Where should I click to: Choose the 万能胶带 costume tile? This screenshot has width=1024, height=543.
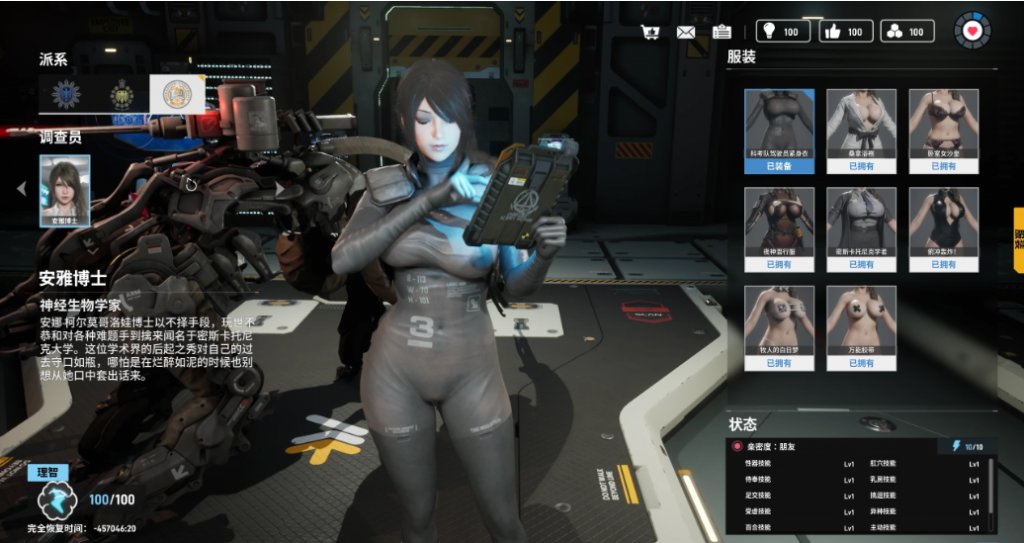(x=861, y=328)
